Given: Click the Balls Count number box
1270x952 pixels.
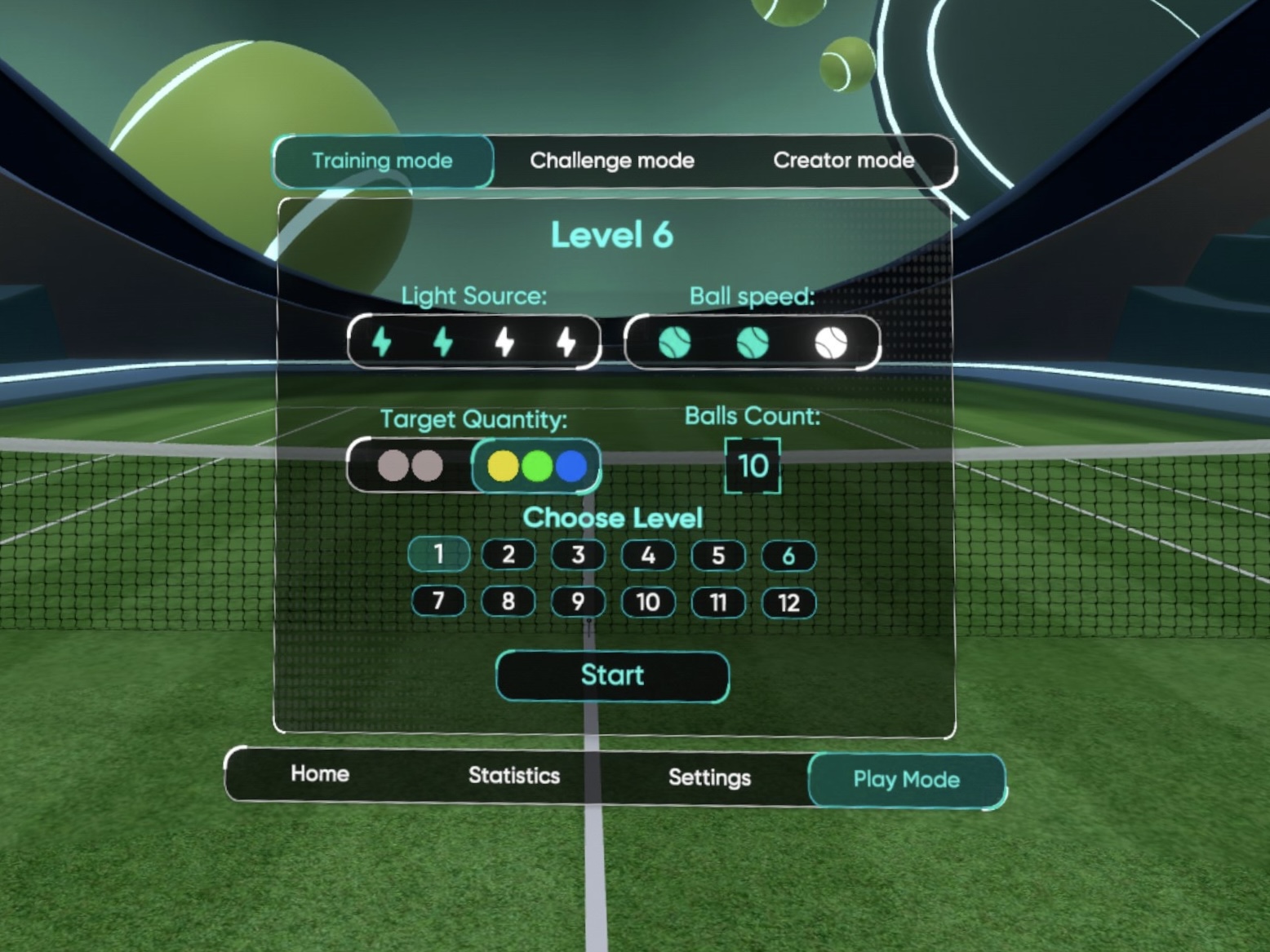Looking at the screenshot, I should pos(753,466).
